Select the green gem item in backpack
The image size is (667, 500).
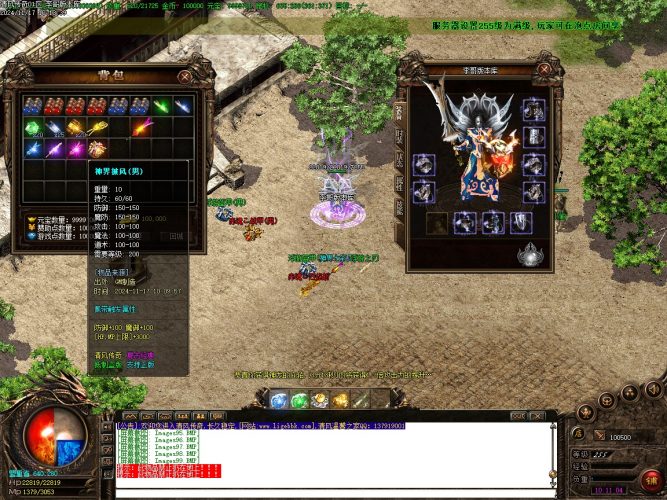pos(32,127)
